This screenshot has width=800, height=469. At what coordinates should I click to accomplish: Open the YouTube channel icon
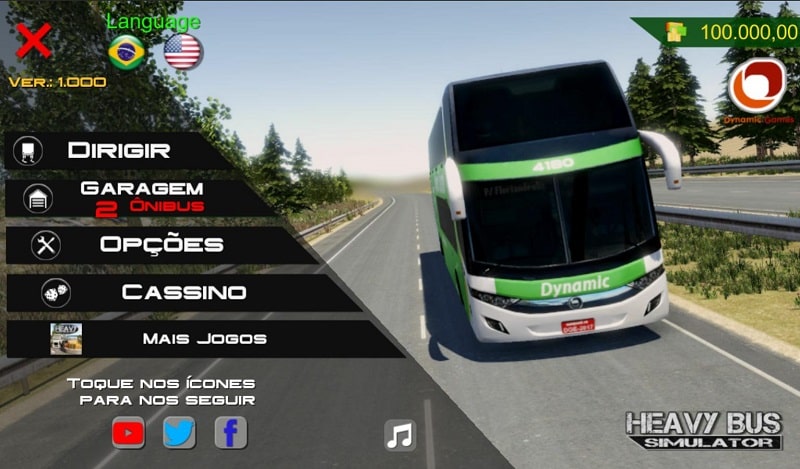tap(128, 433)
